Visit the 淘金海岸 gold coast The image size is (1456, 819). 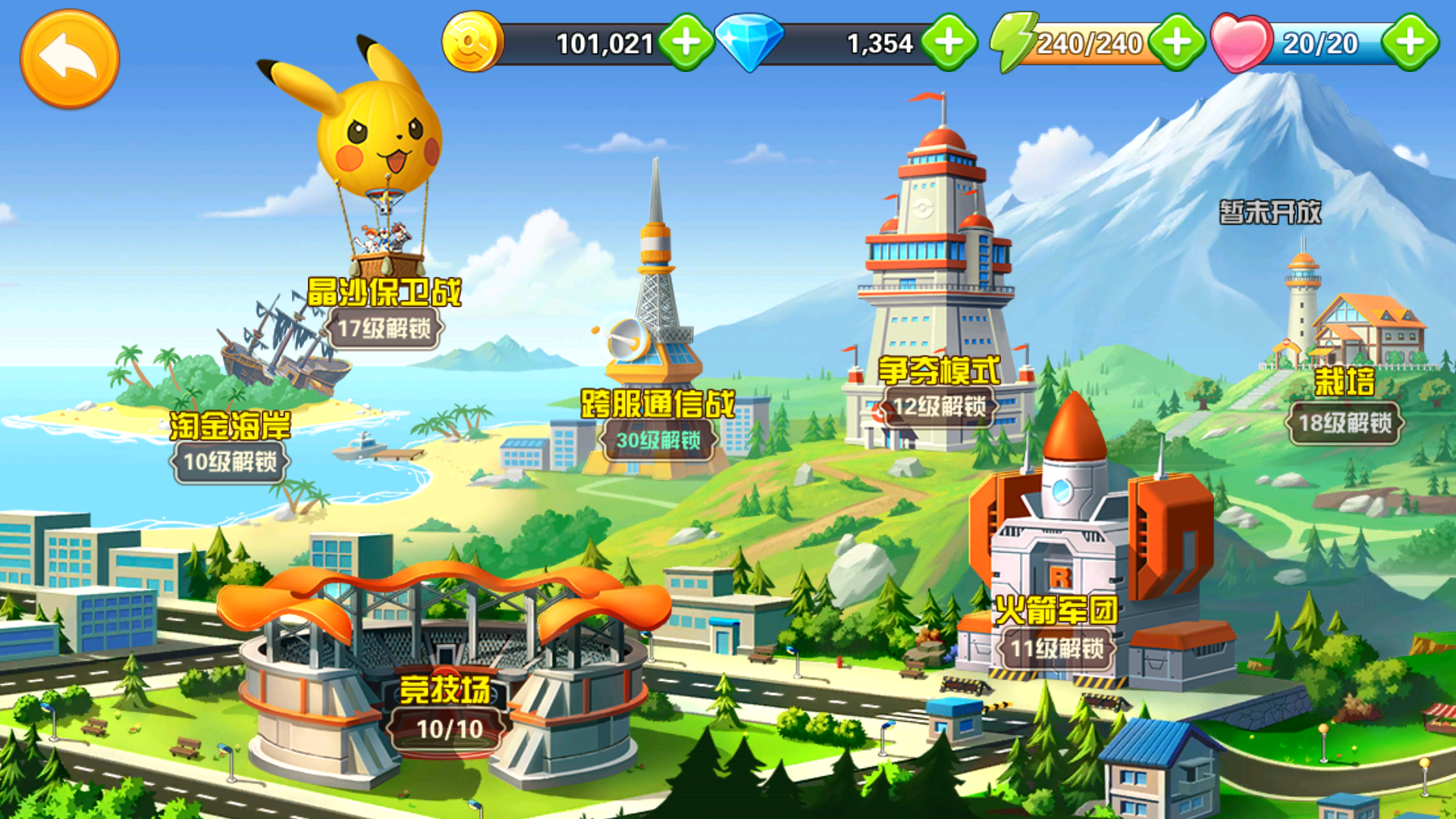click(x=230, y=426)
